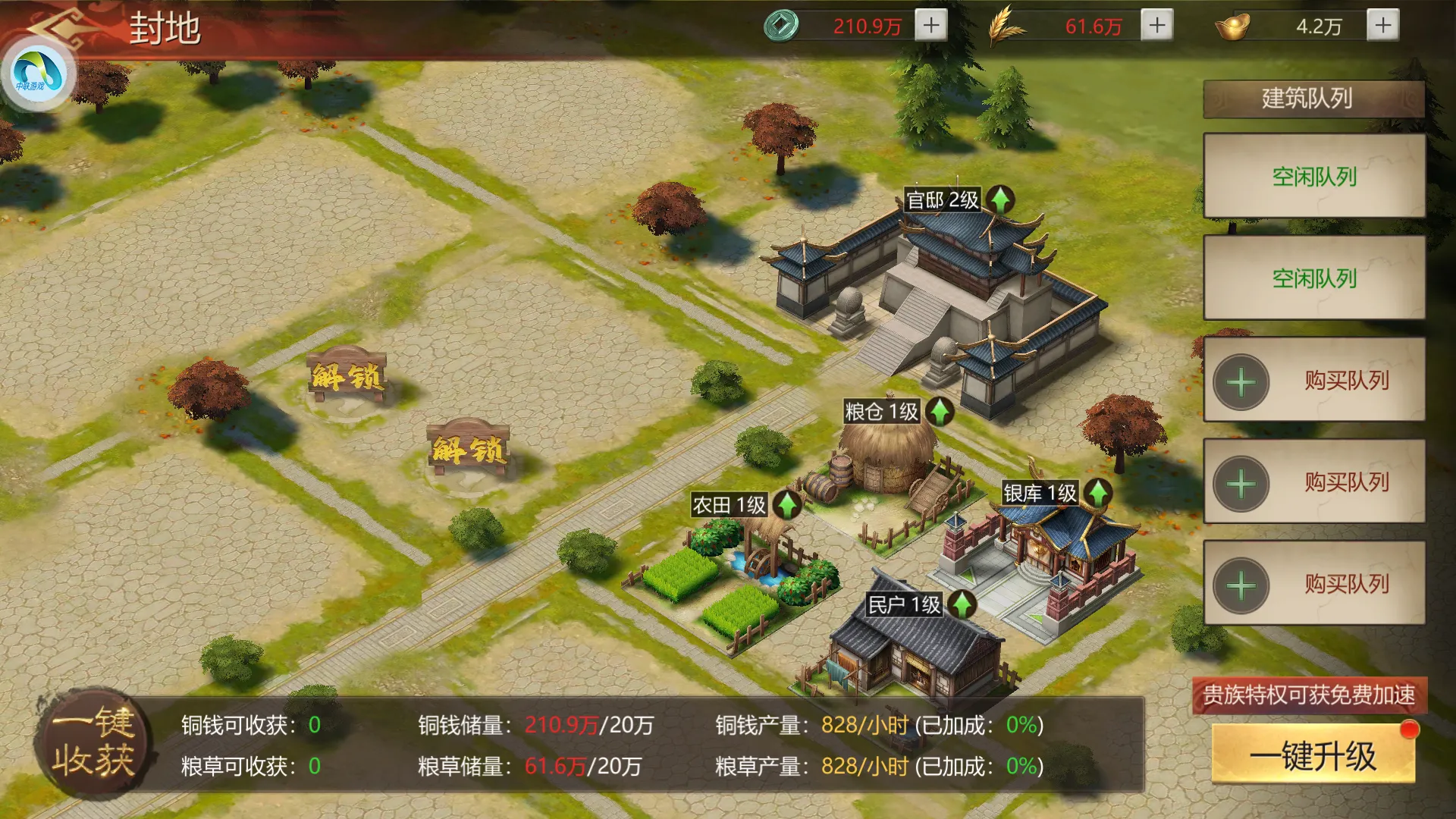Upgrade the 粮仓 1级 via green arrow
Image resolution: width=1456 pixels, height=819 pixels.
click(940, 412)
